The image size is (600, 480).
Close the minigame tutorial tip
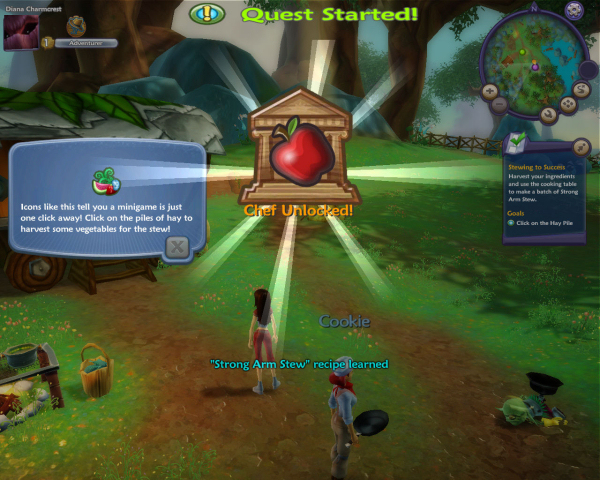click(177, 246)
